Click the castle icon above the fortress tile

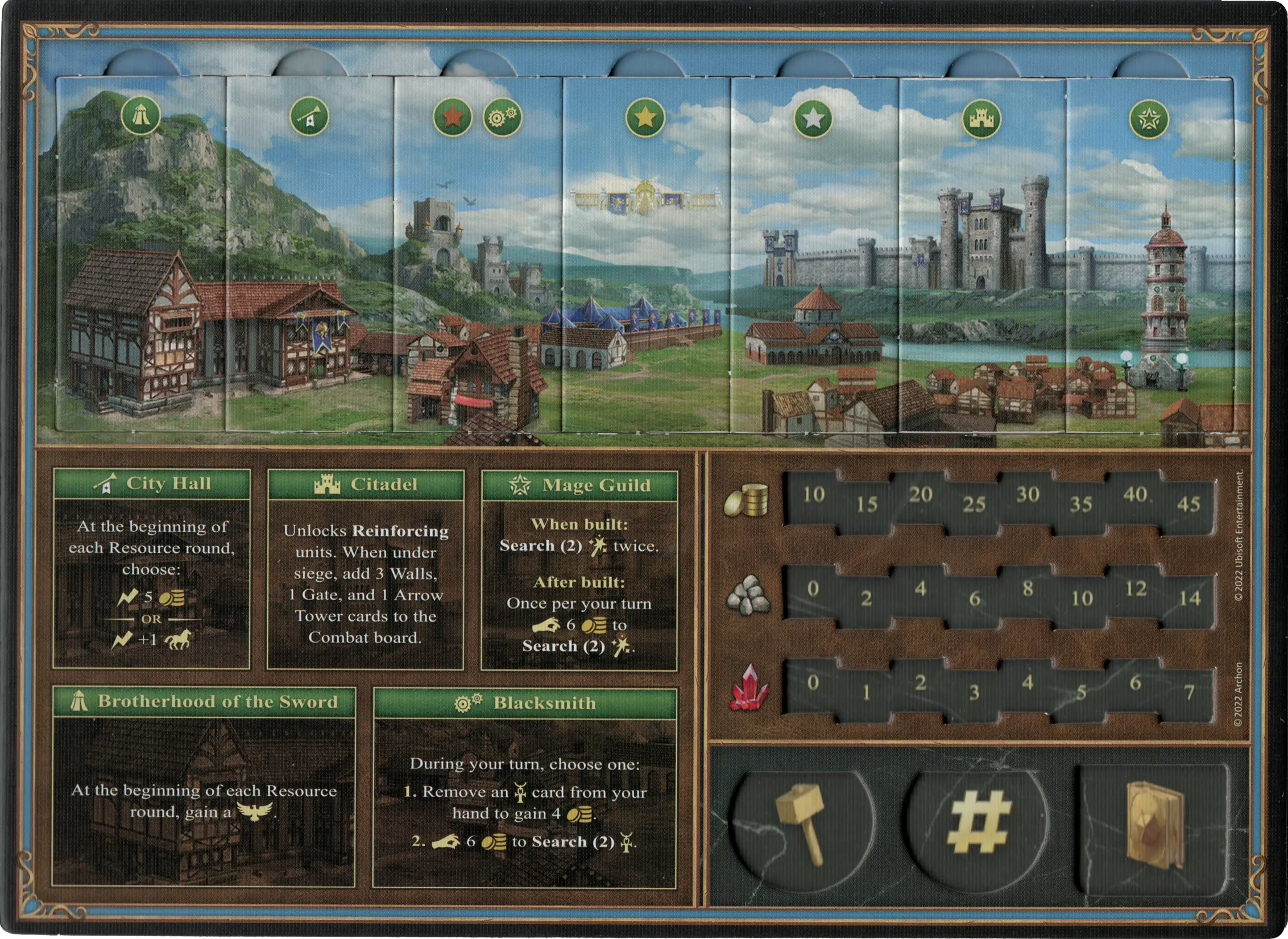pyautogui.click(x=981, y=119)
